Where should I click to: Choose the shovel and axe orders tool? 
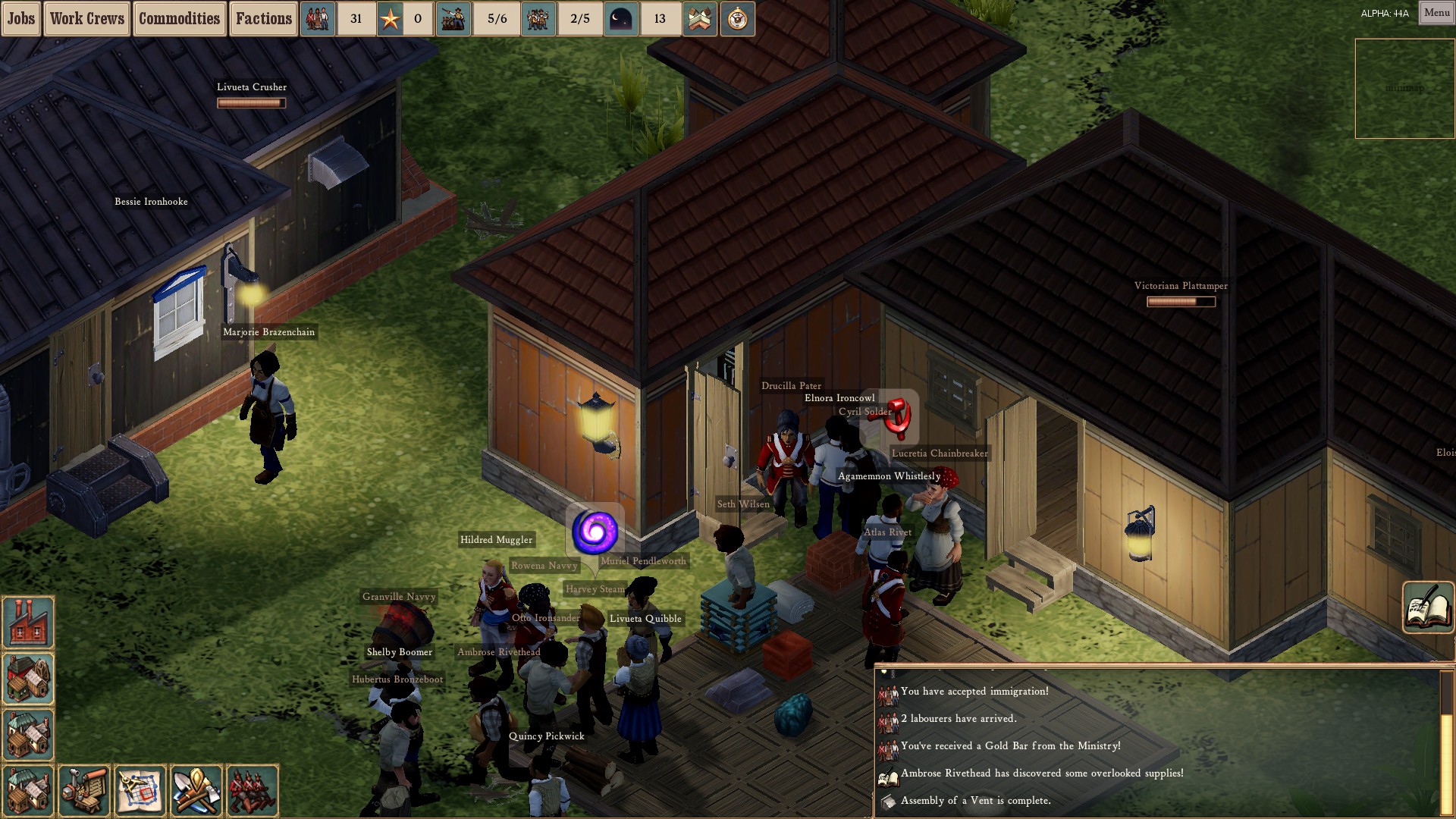[x=196, y=790]
